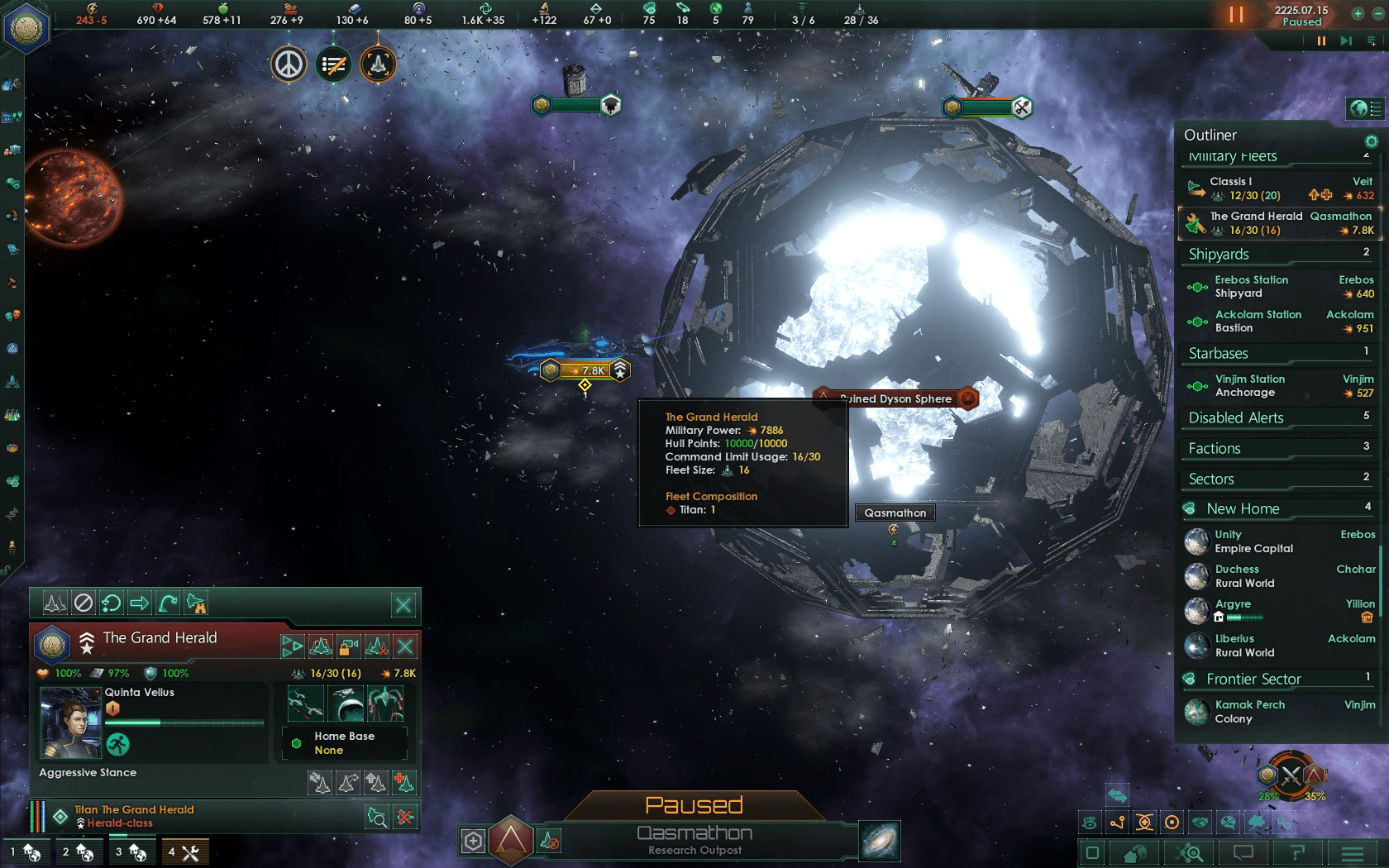The image size is (1389, 868).
Task: Open the Outliner settings gear
Action: pos(1371,141)
